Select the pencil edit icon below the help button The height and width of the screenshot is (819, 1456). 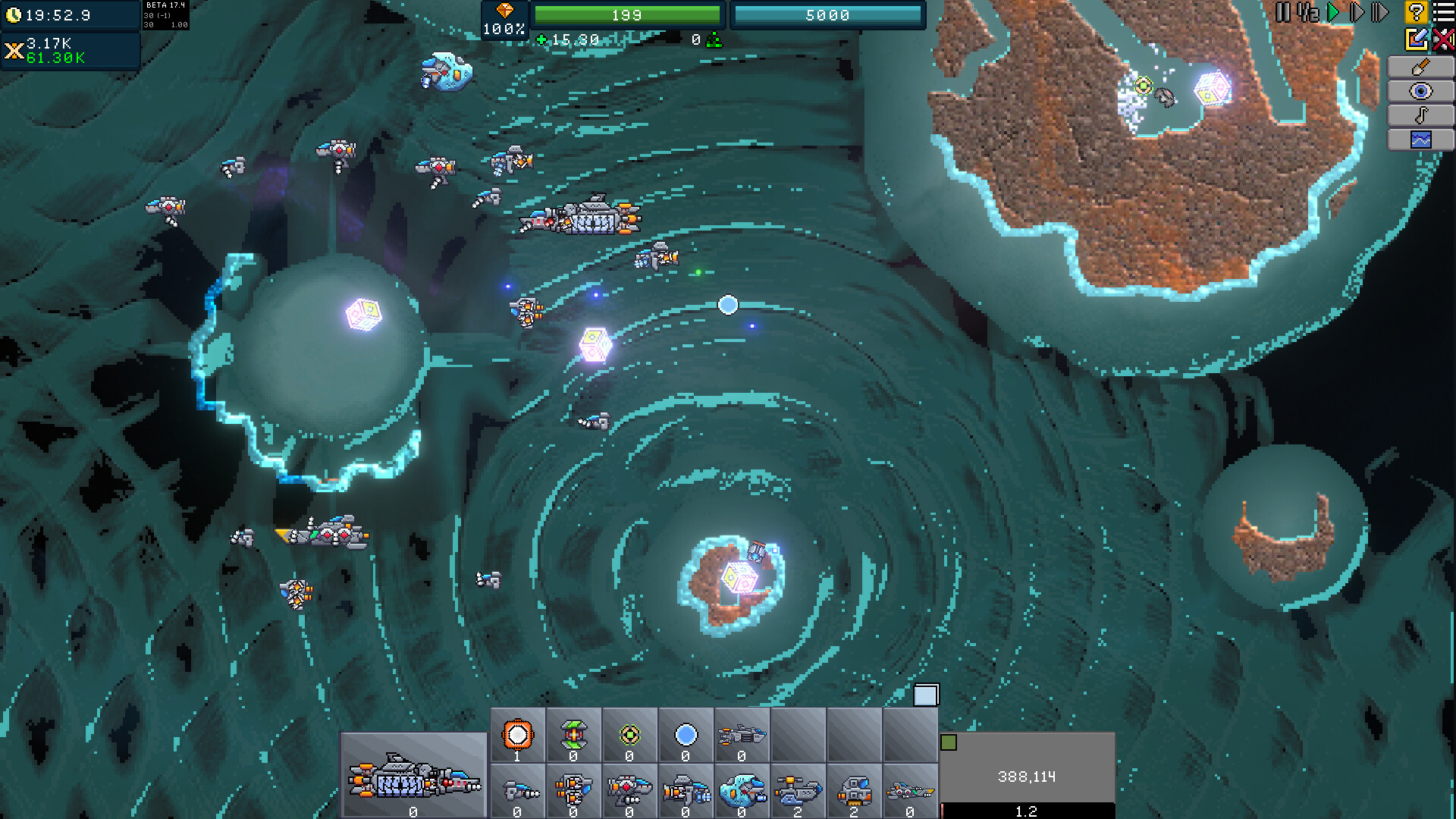[1415, 38]
